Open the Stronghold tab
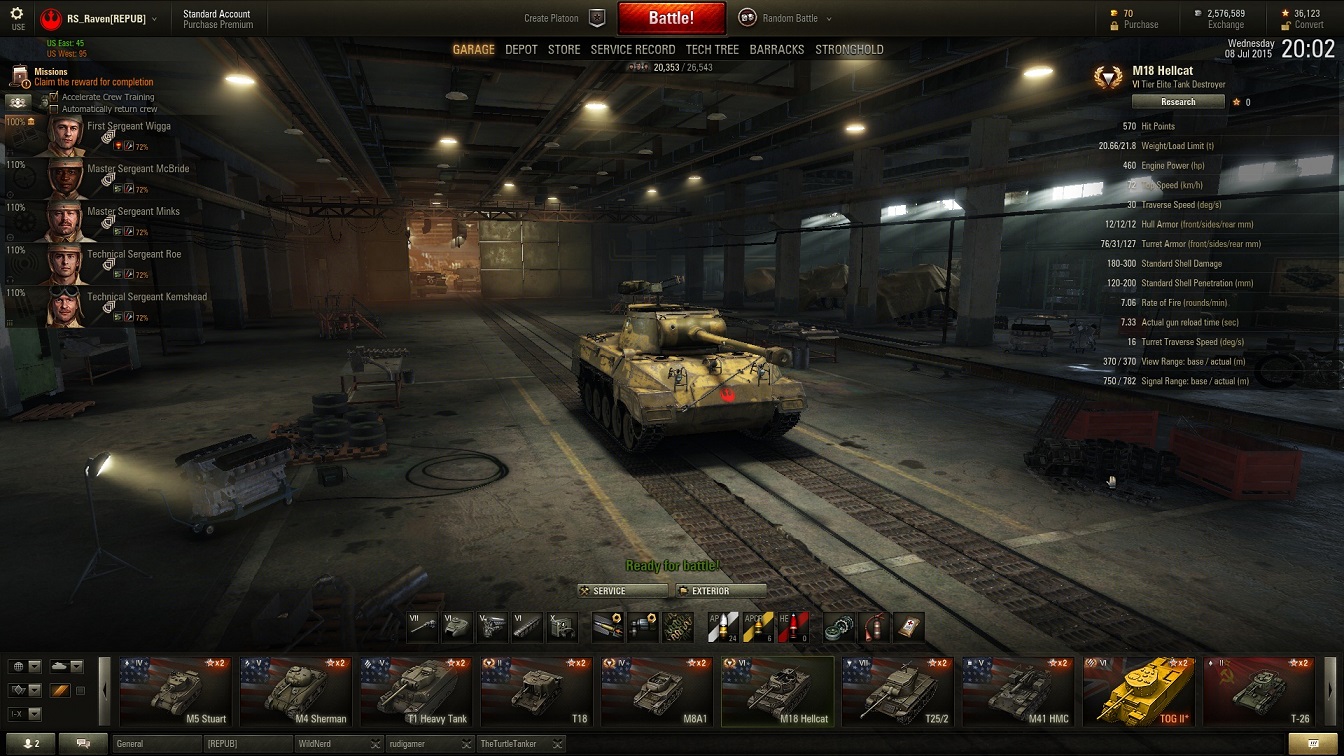The width and height of the screenshot is (1344, 756). [x=849, y=49]
